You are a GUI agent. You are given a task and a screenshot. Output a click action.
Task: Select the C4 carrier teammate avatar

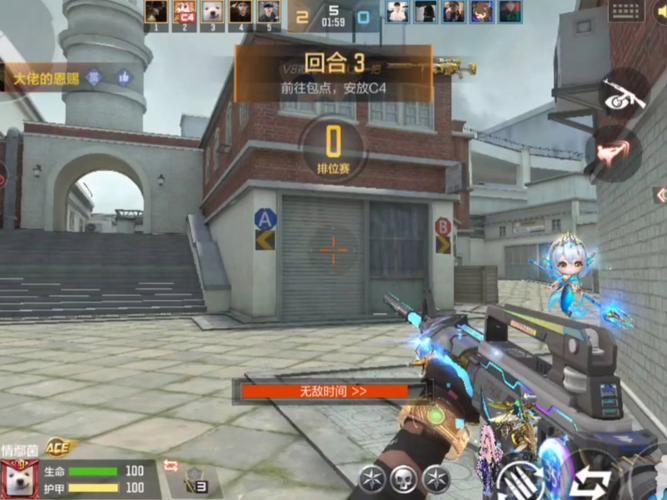tap(183, 12)
